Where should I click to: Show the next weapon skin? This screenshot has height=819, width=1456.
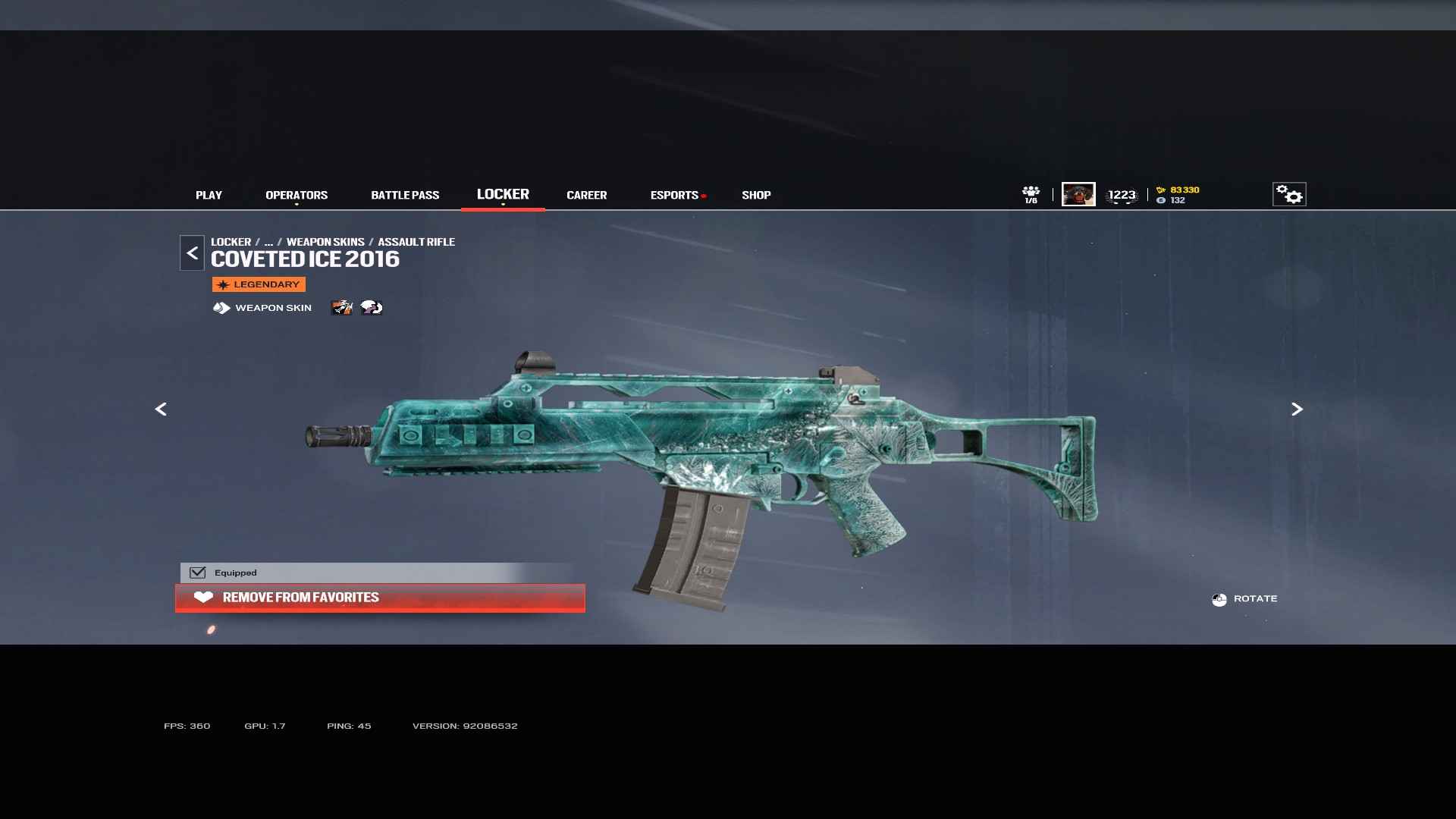(1297, 409)
